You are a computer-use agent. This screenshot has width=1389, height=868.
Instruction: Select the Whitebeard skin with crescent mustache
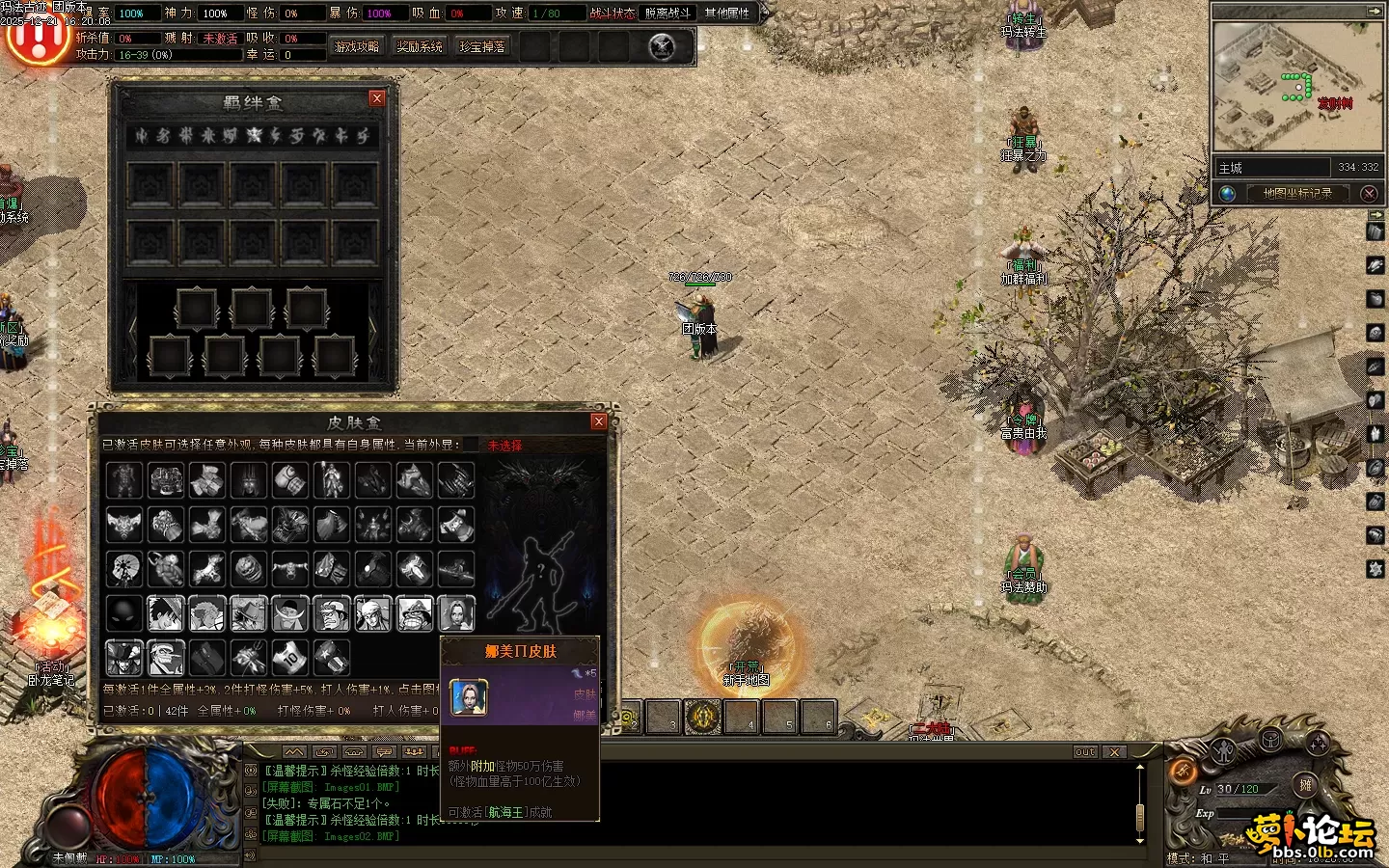pyautogui.click(x=290, y=613)
